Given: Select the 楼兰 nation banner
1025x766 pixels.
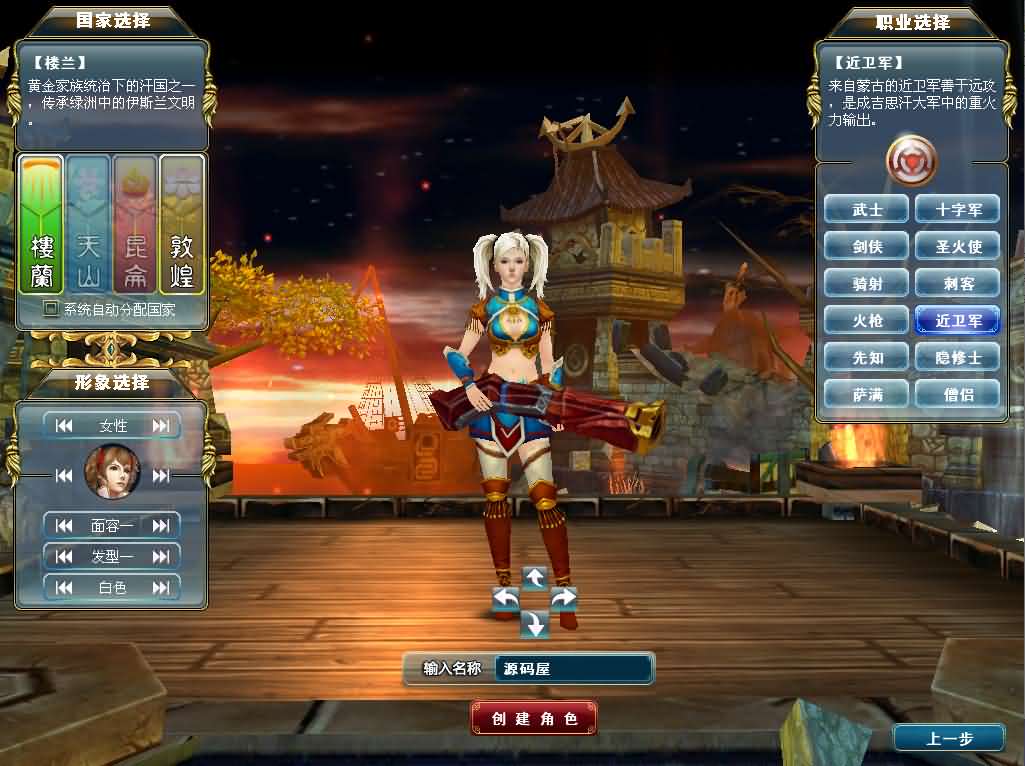Looking at the screenshot, I should click(x=42, y=225).
